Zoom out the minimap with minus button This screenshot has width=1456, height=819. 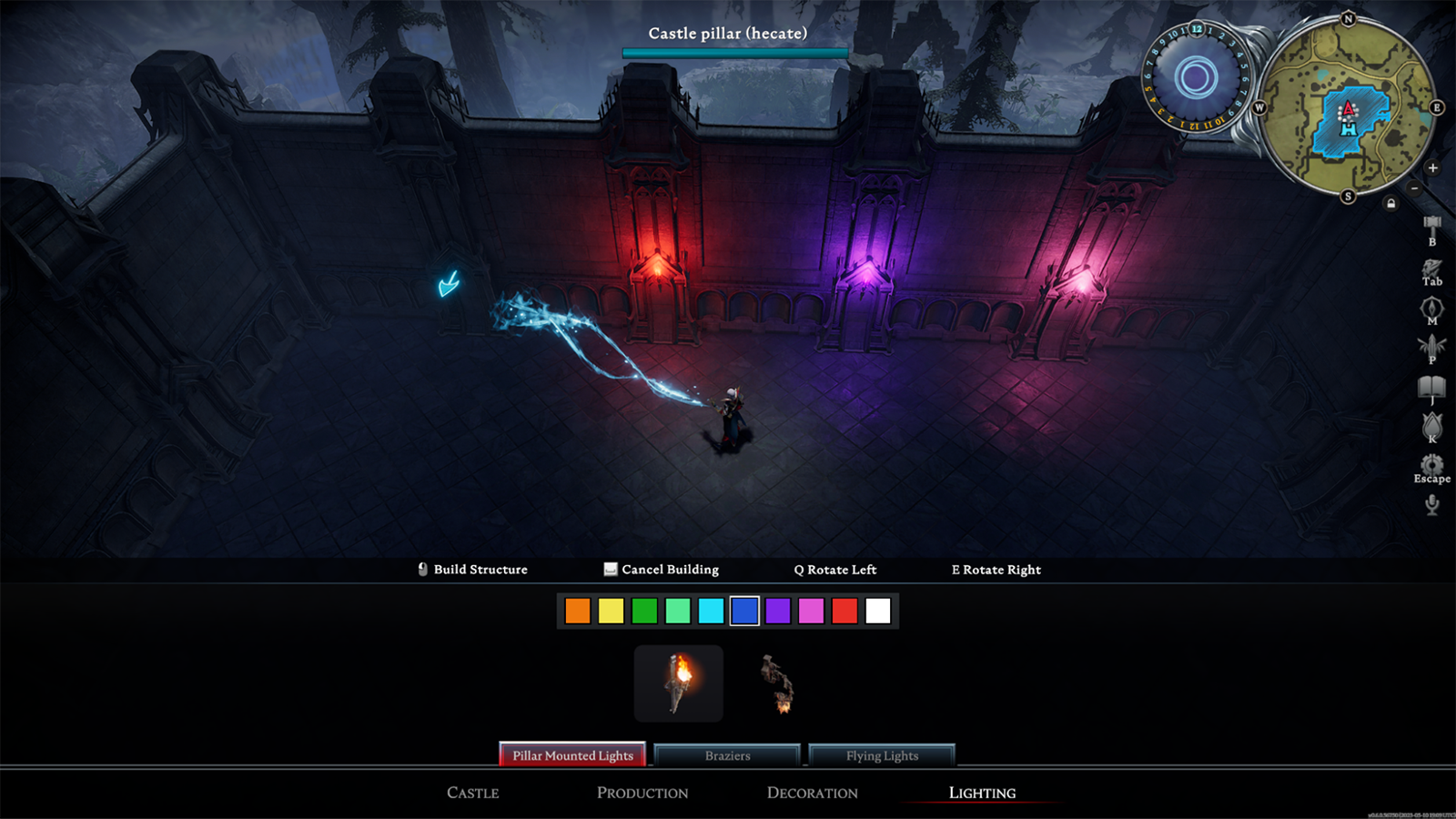coord(1414,187)
